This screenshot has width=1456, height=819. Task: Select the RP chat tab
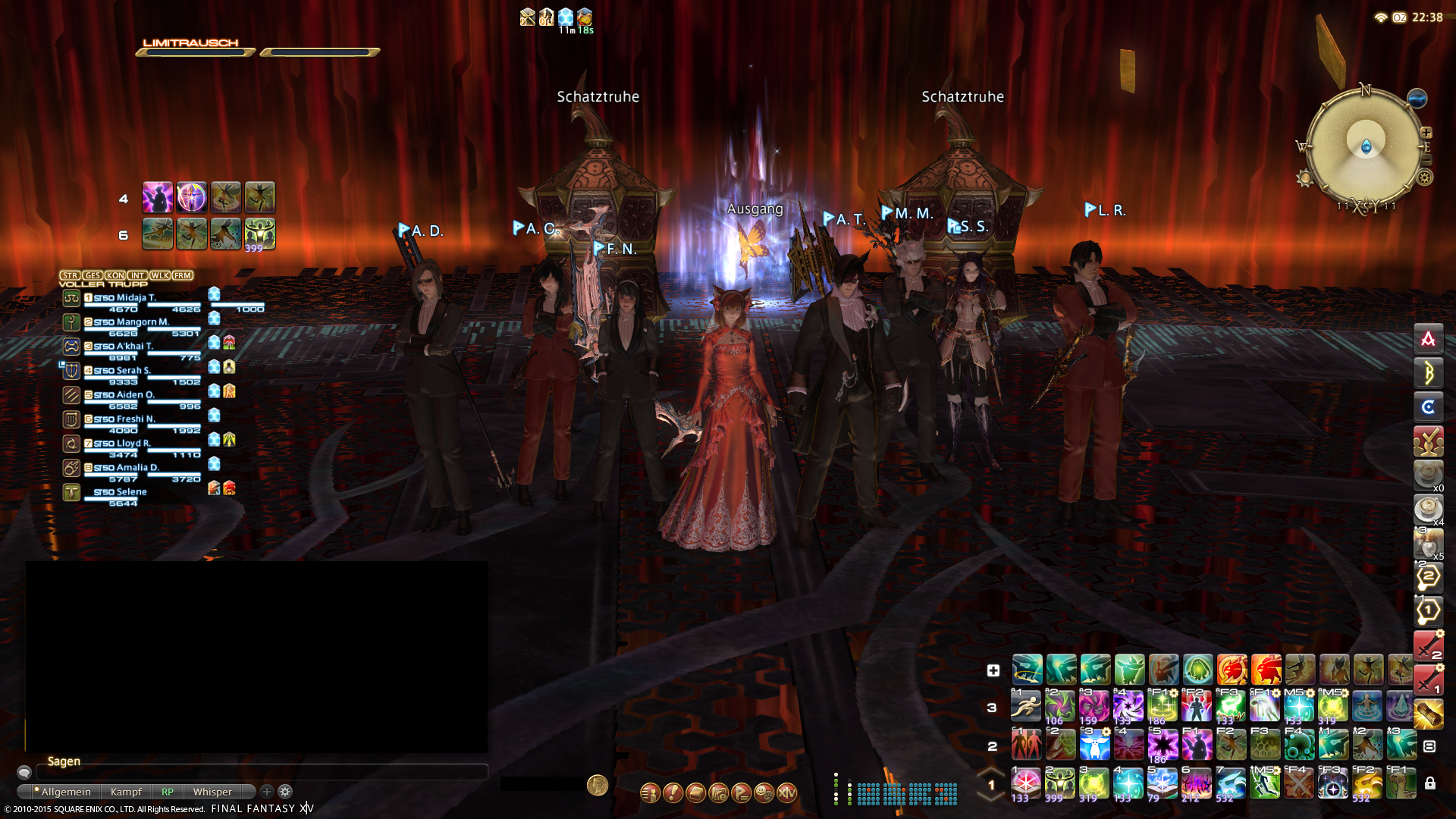click(x=168, y=792)
